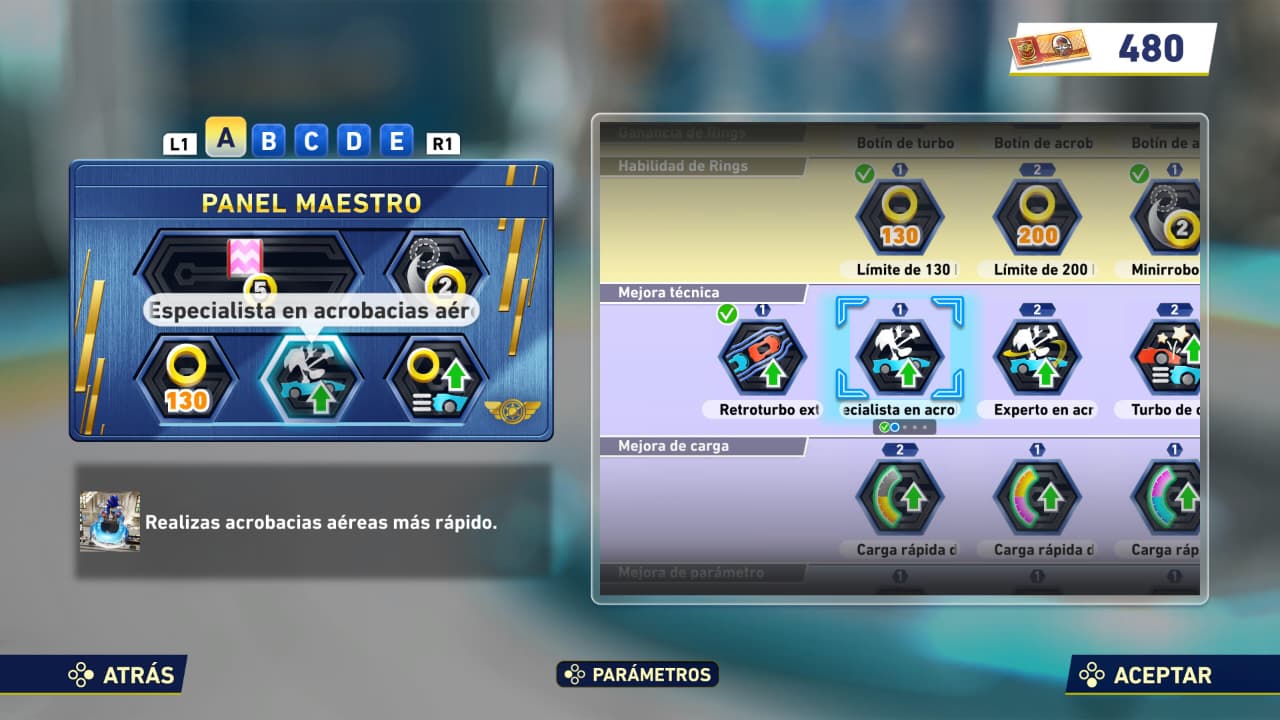Pick the highlighted Especialista en acrobacias upgrade
Screen dimensions: 1280x720
click(x=900, y=357)
